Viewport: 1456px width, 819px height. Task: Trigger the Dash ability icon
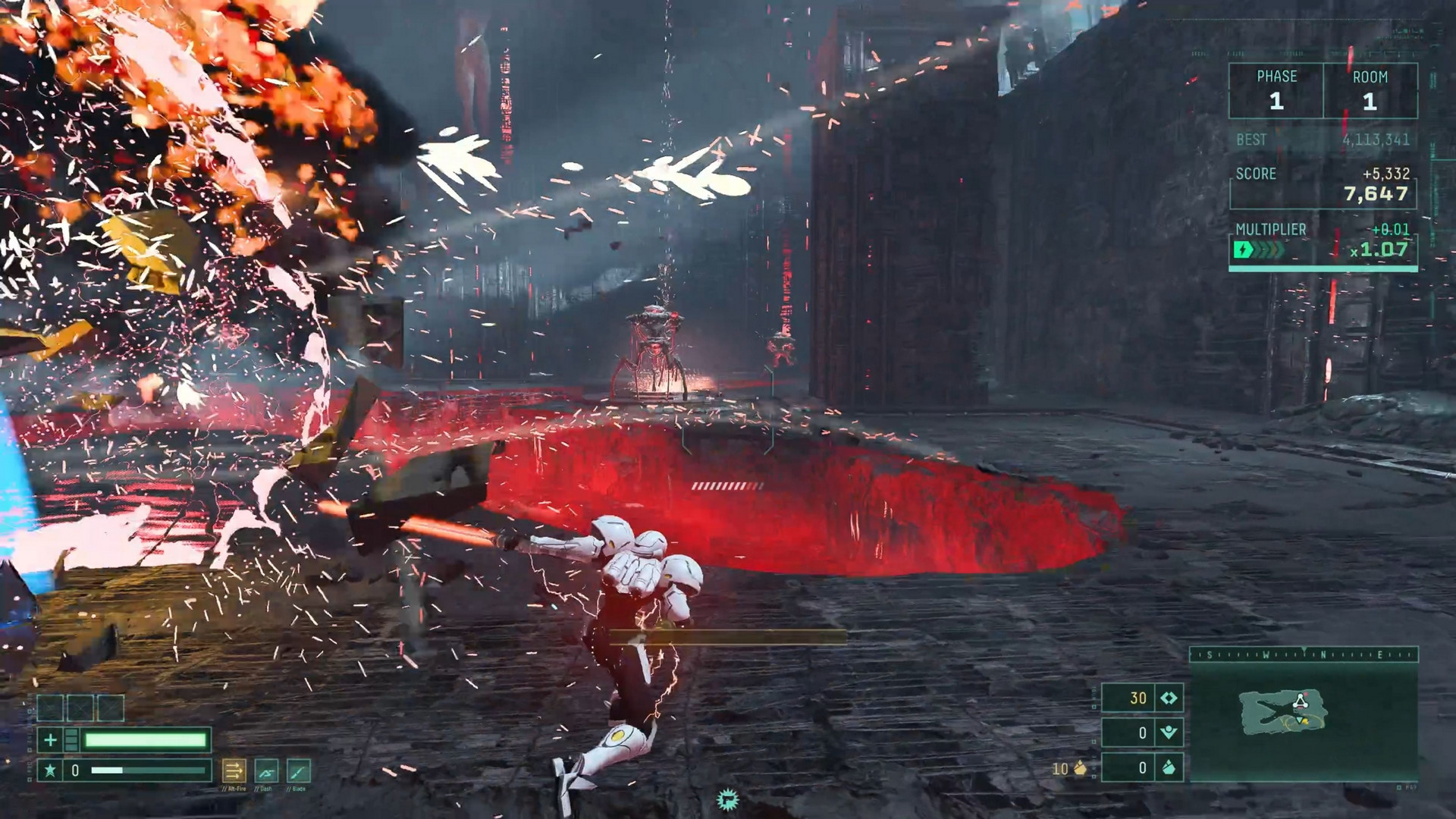[266, 770]
